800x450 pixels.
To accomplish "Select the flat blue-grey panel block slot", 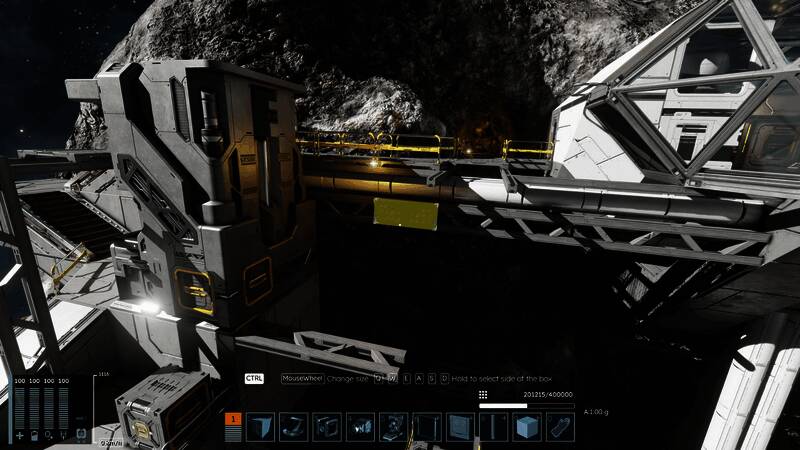I will tap(461, 427).
